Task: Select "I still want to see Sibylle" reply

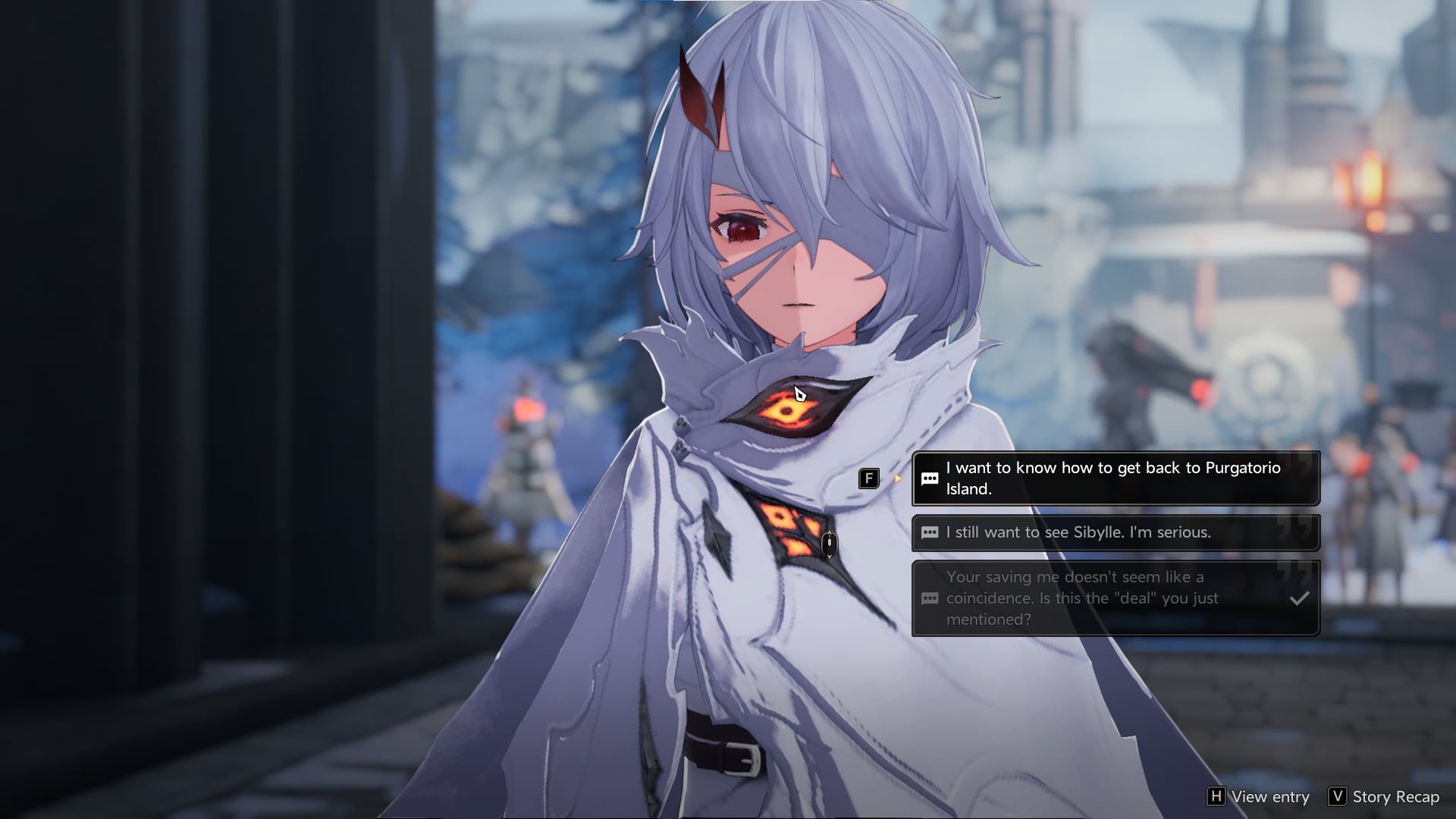Action: [1115, 532]
